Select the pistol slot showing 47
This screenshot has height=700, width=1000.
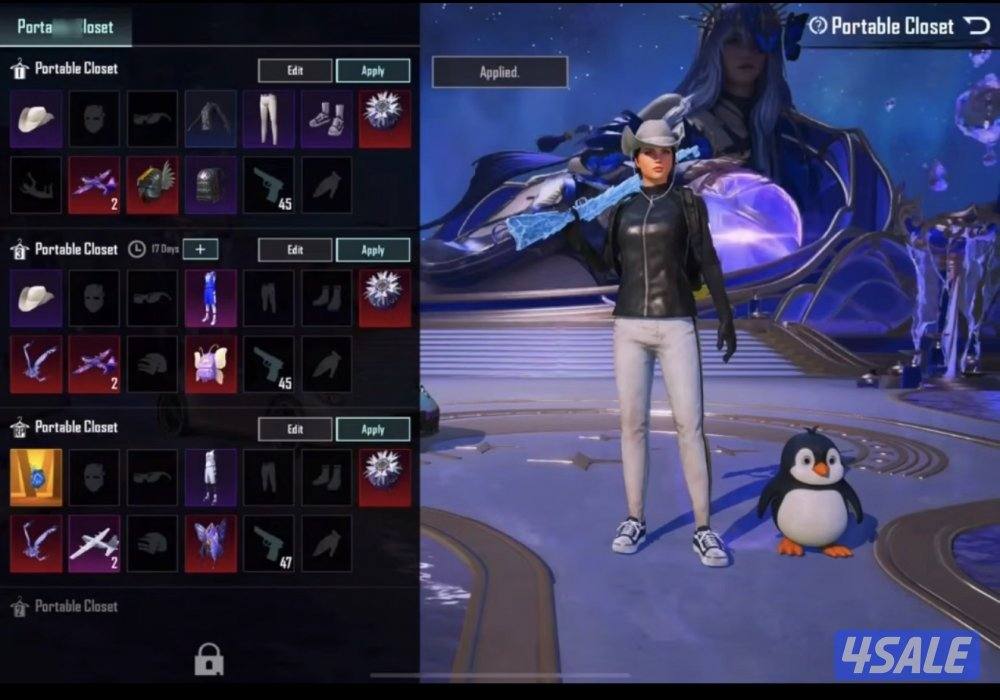coord(269,544)
